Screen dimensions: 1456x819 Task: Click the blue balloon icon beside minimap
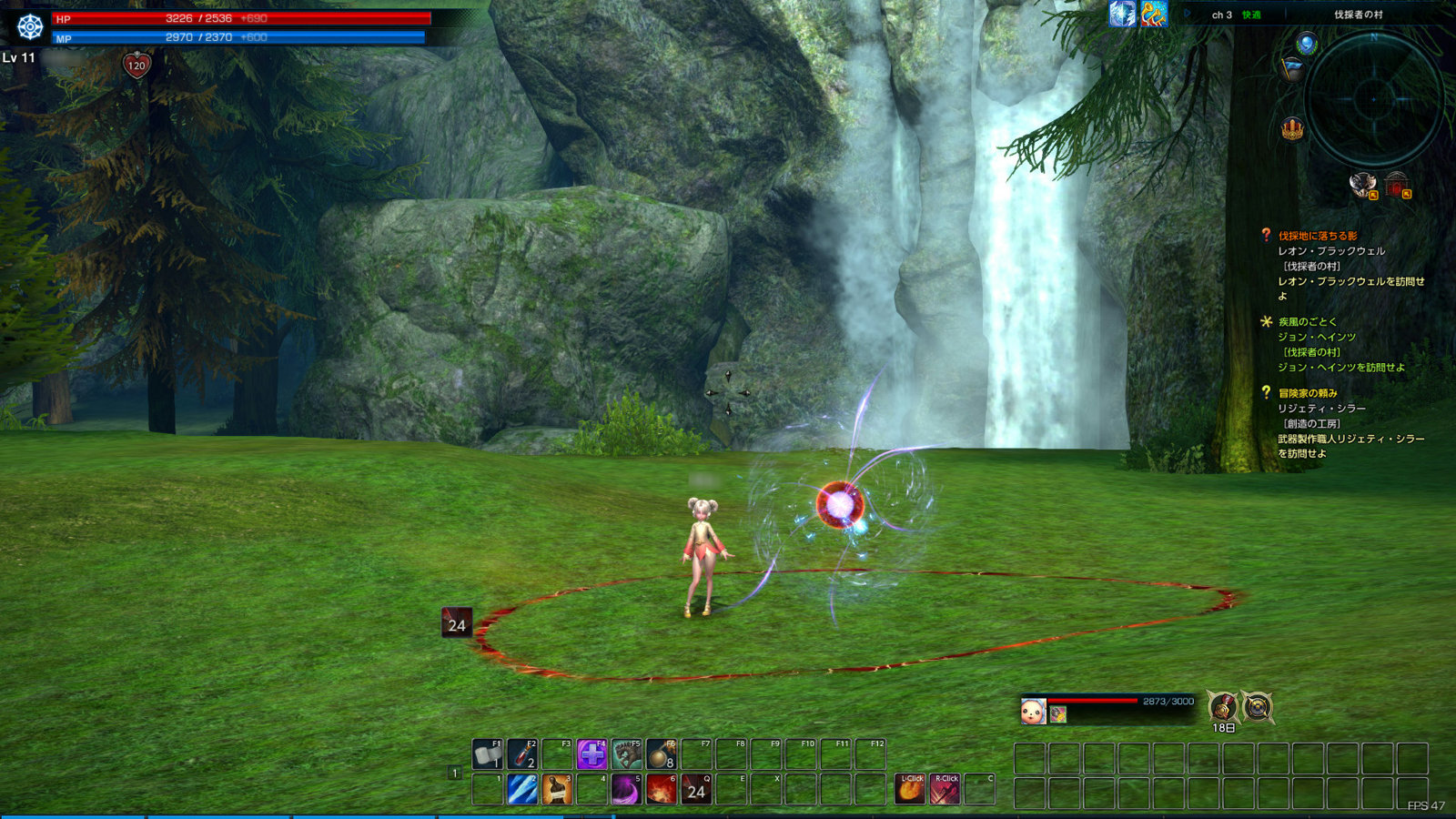[x=1307, y=44]
